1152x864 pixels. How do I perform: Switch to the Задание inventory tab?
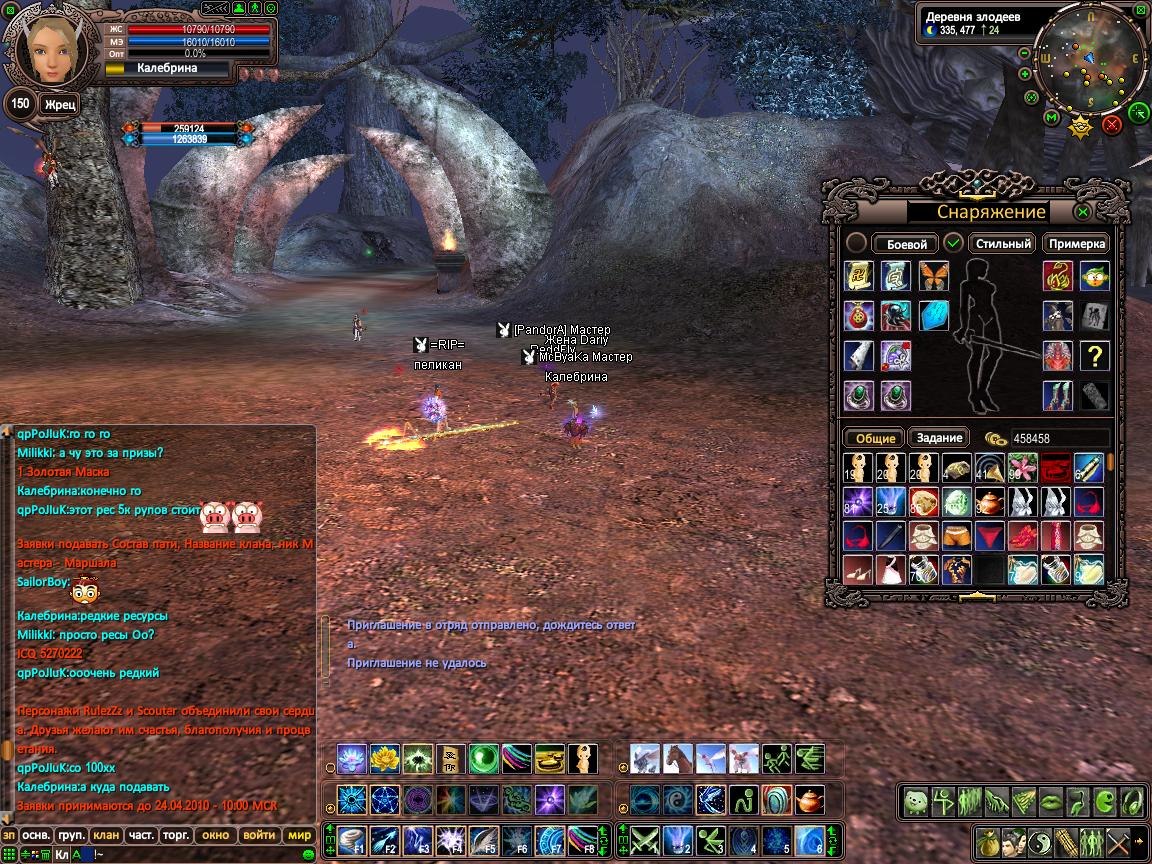pos(939,438)
